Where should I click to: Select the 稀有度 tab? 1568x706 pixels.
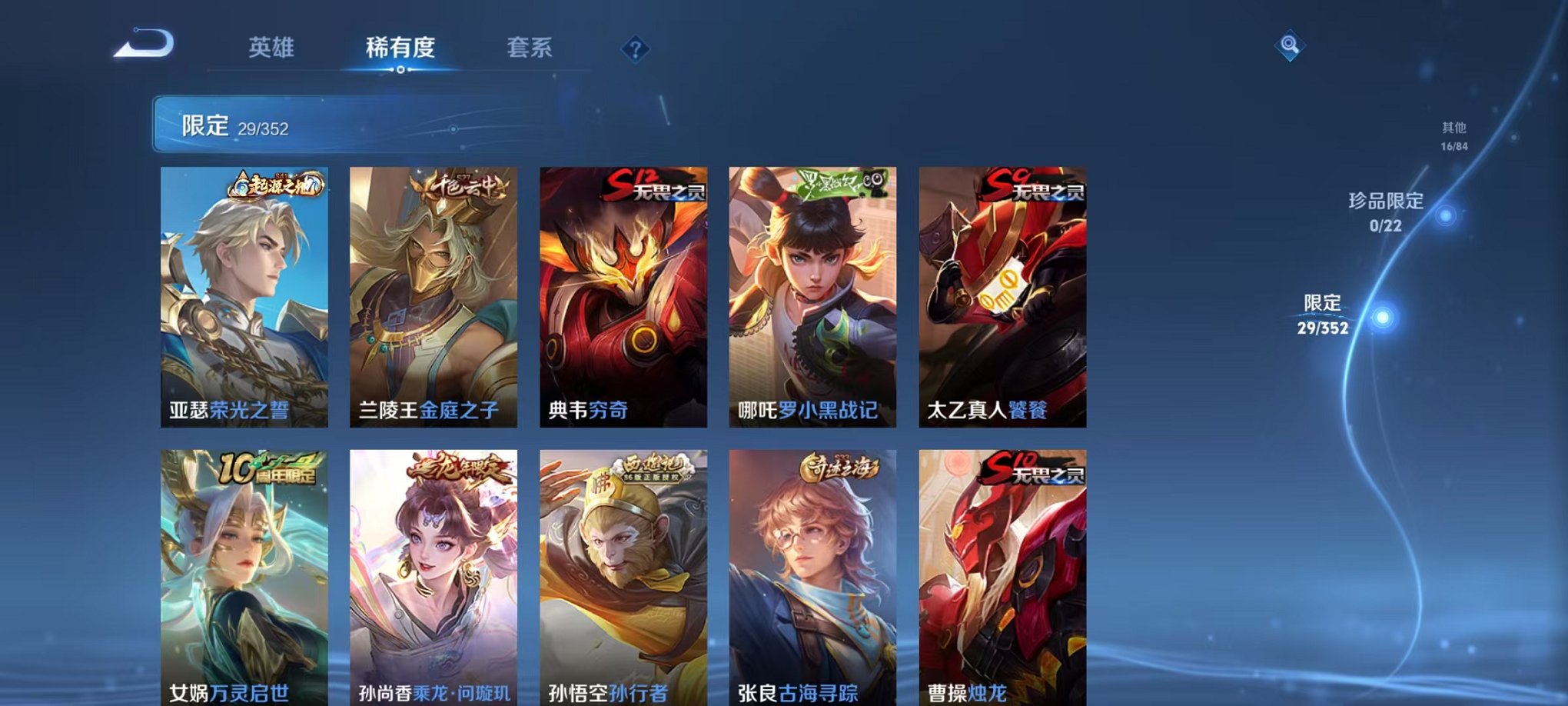point(399,48)
